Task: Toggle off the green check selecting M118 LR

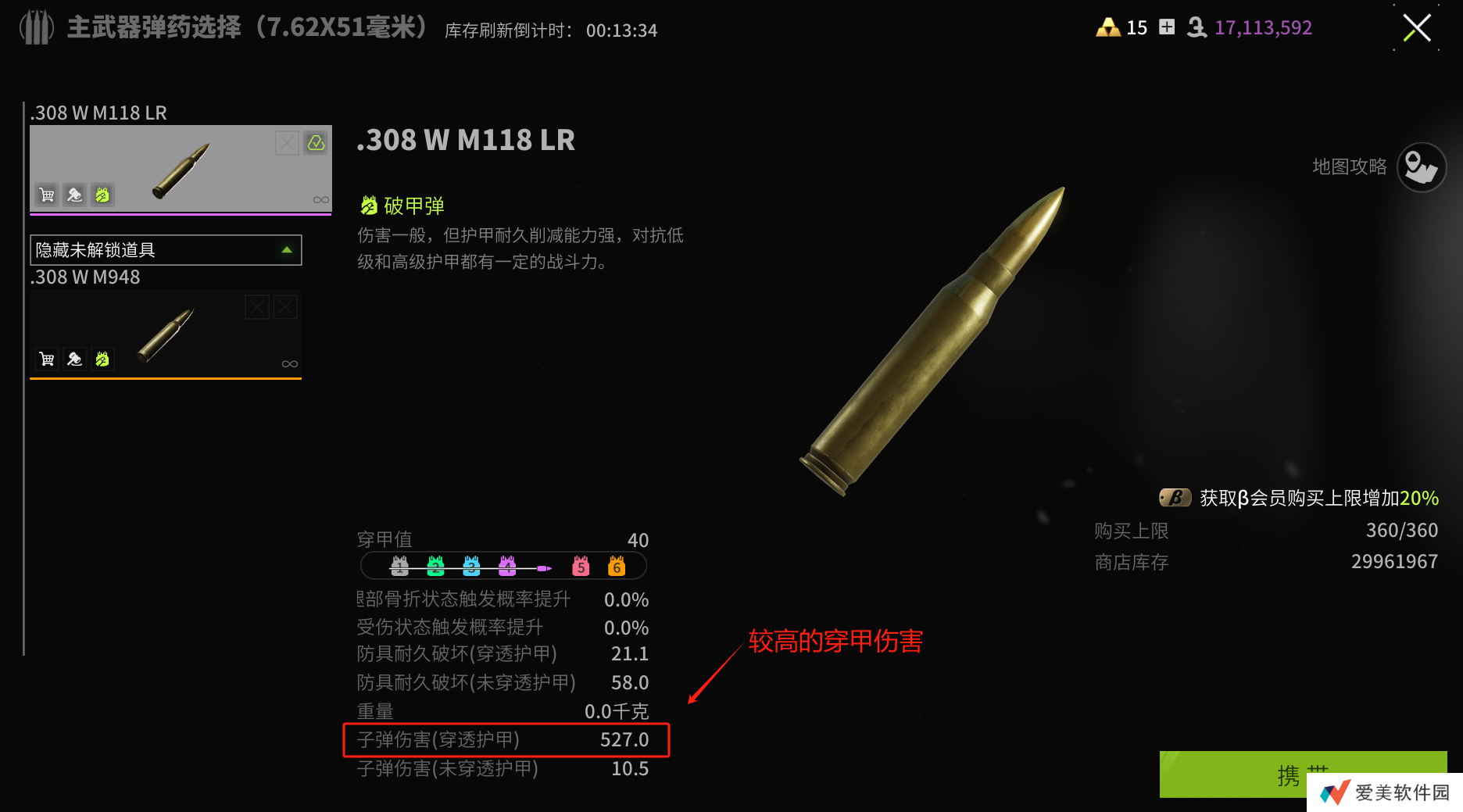Action: tap(315, 143)
